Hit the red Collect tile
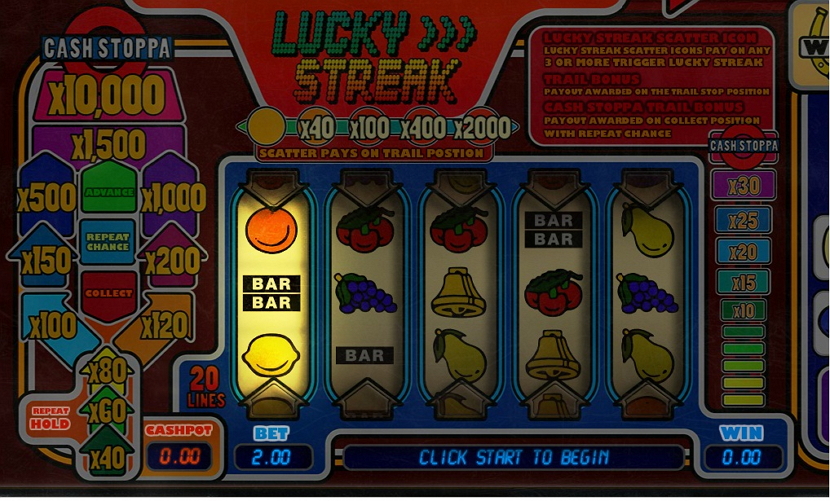Screen dimensions: 830x501 (x=108, y=293)
